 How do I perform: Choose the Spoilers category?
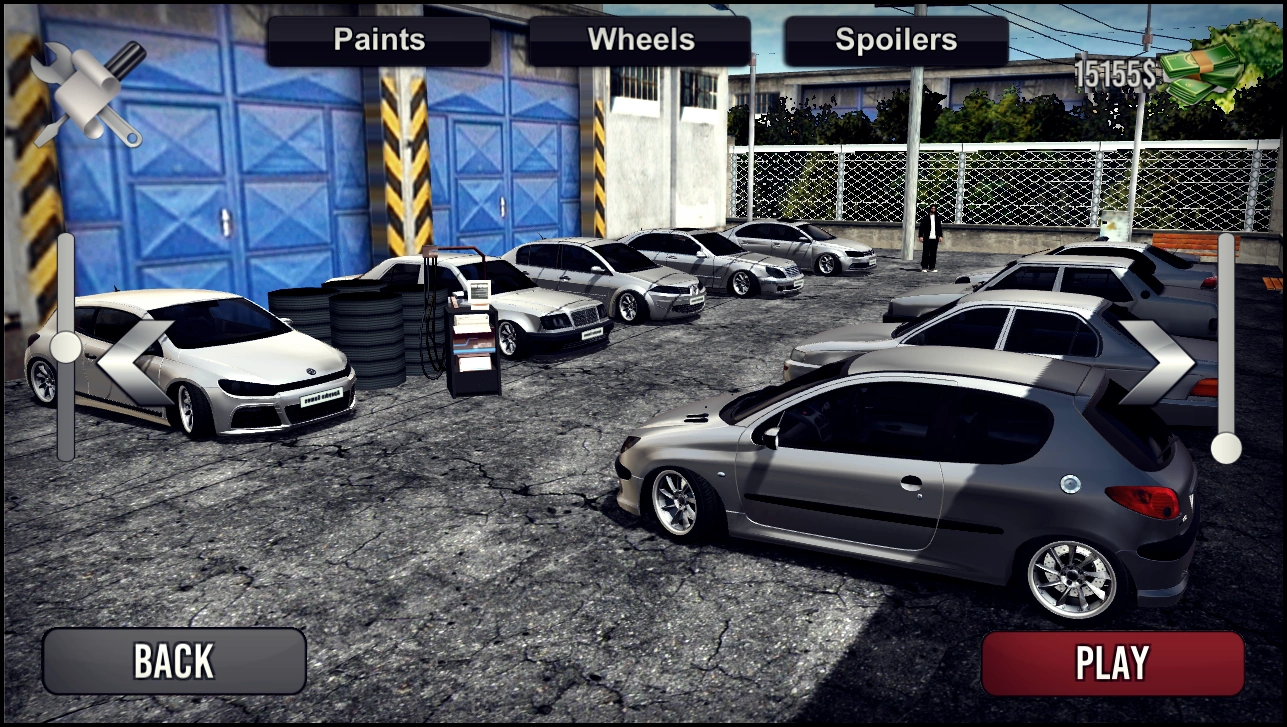coord(896,41)
